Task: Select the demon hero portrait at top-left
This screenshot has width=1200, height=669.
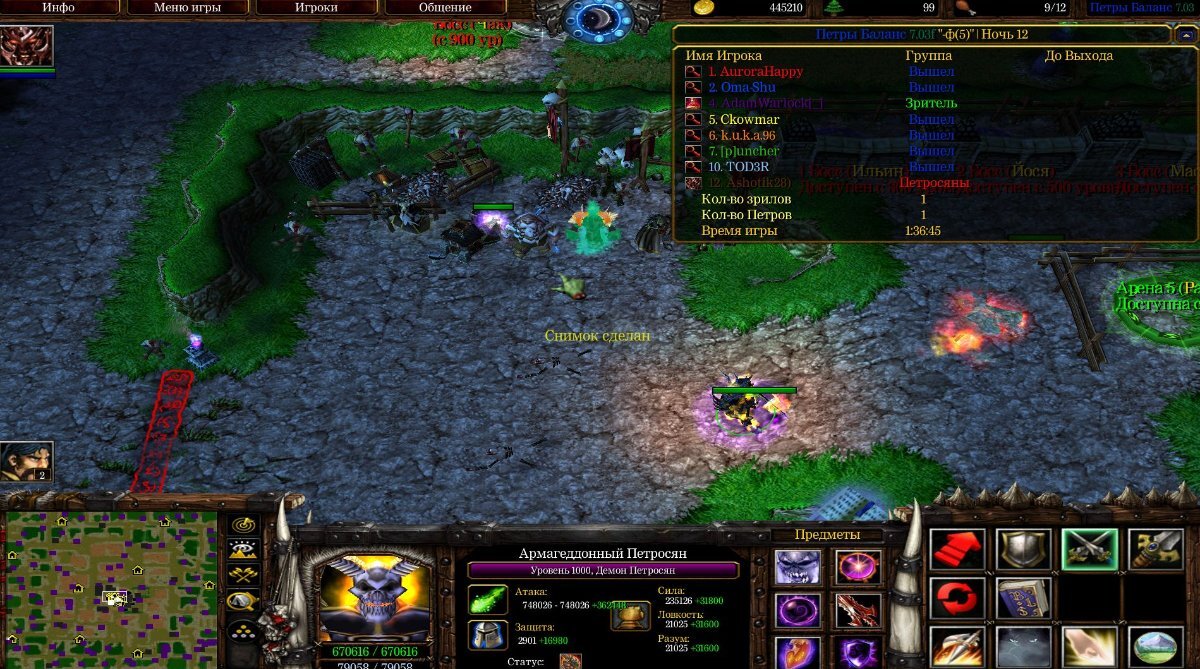Action: [26, 47]
